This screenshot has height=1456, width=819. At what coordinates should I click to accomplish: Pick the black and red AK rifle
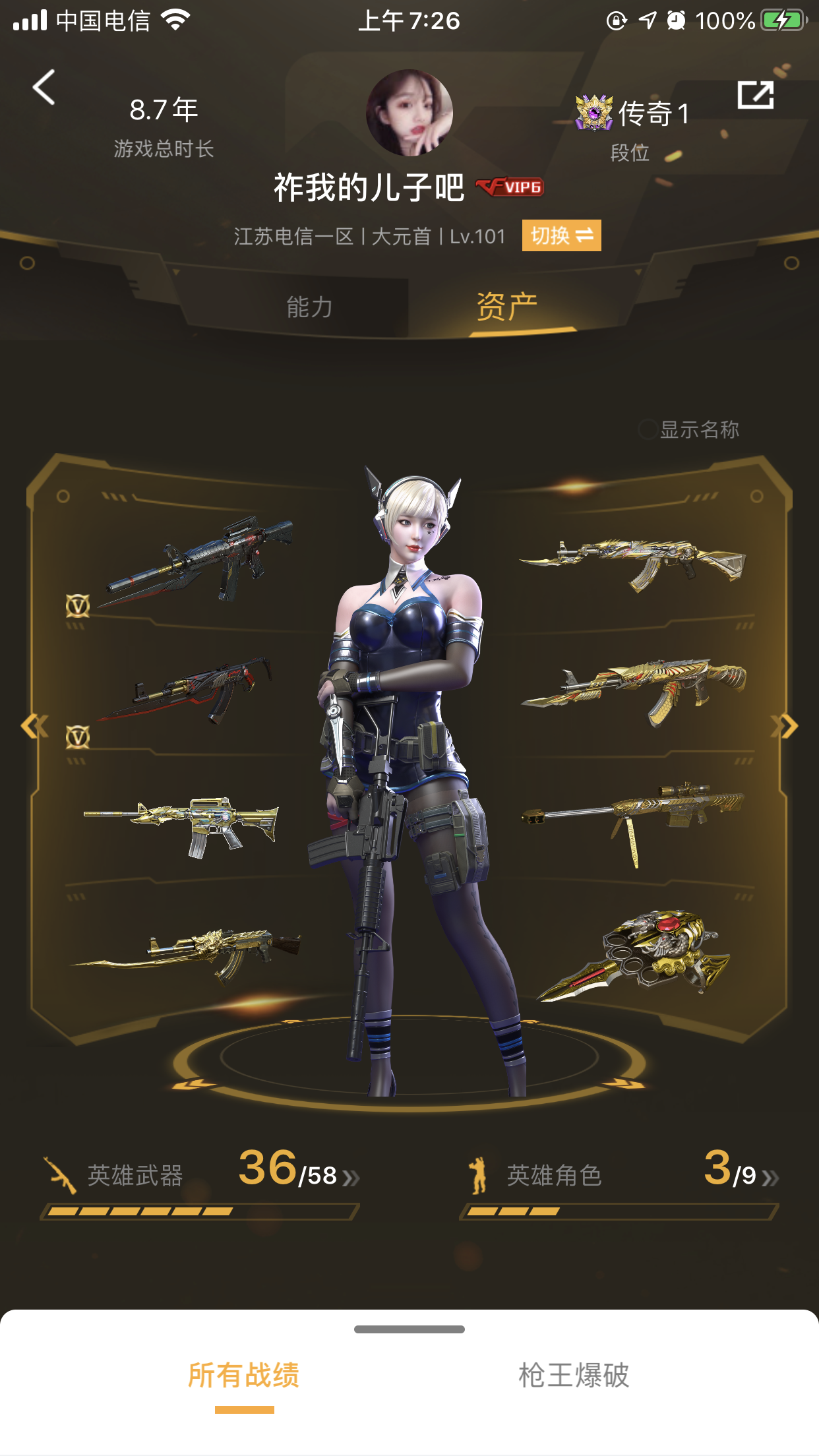click(188, 689)
